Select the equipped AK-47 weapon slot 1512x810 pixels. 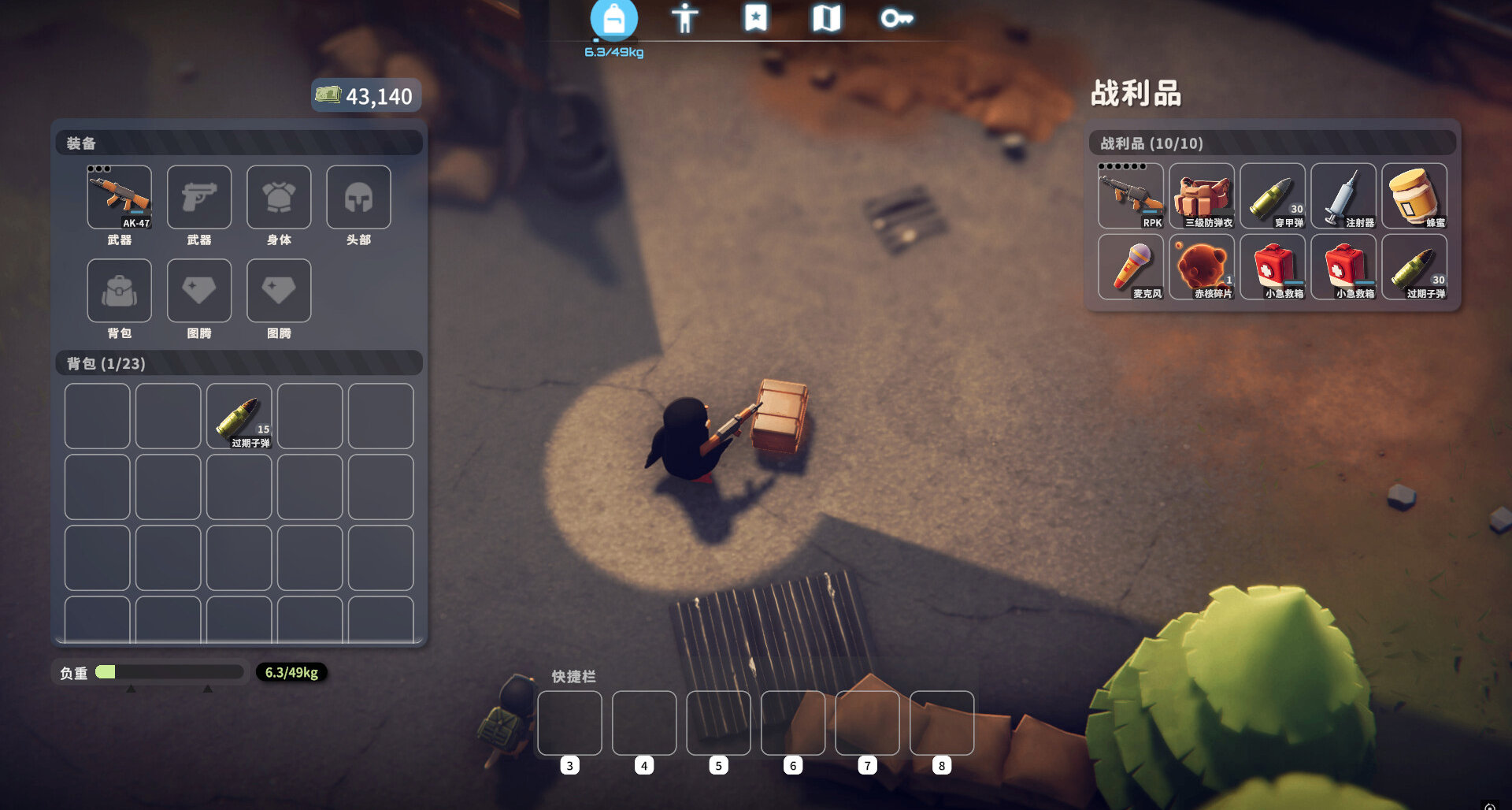[x=120, y=197]
